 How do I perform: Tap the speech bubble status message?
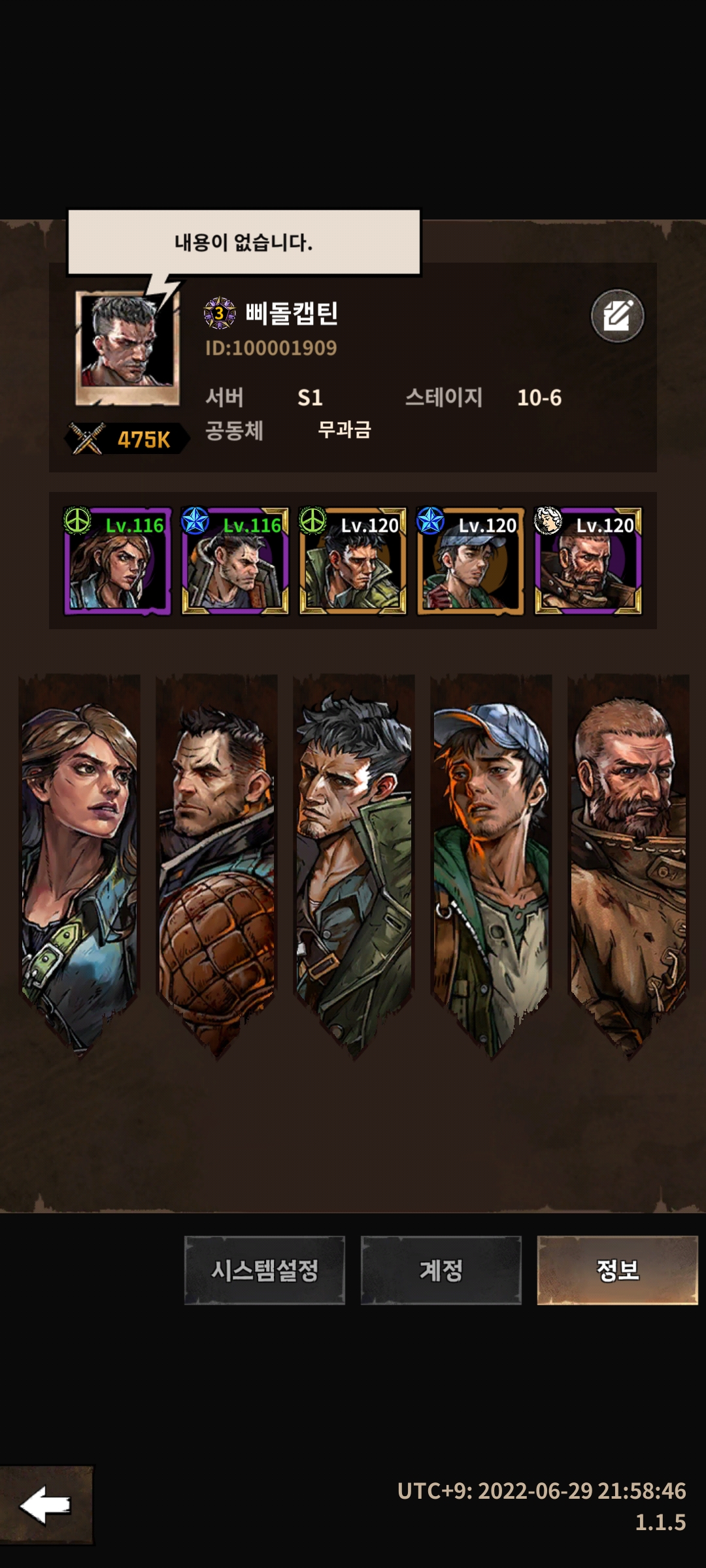pyautogui.click(x=244, y=242)
